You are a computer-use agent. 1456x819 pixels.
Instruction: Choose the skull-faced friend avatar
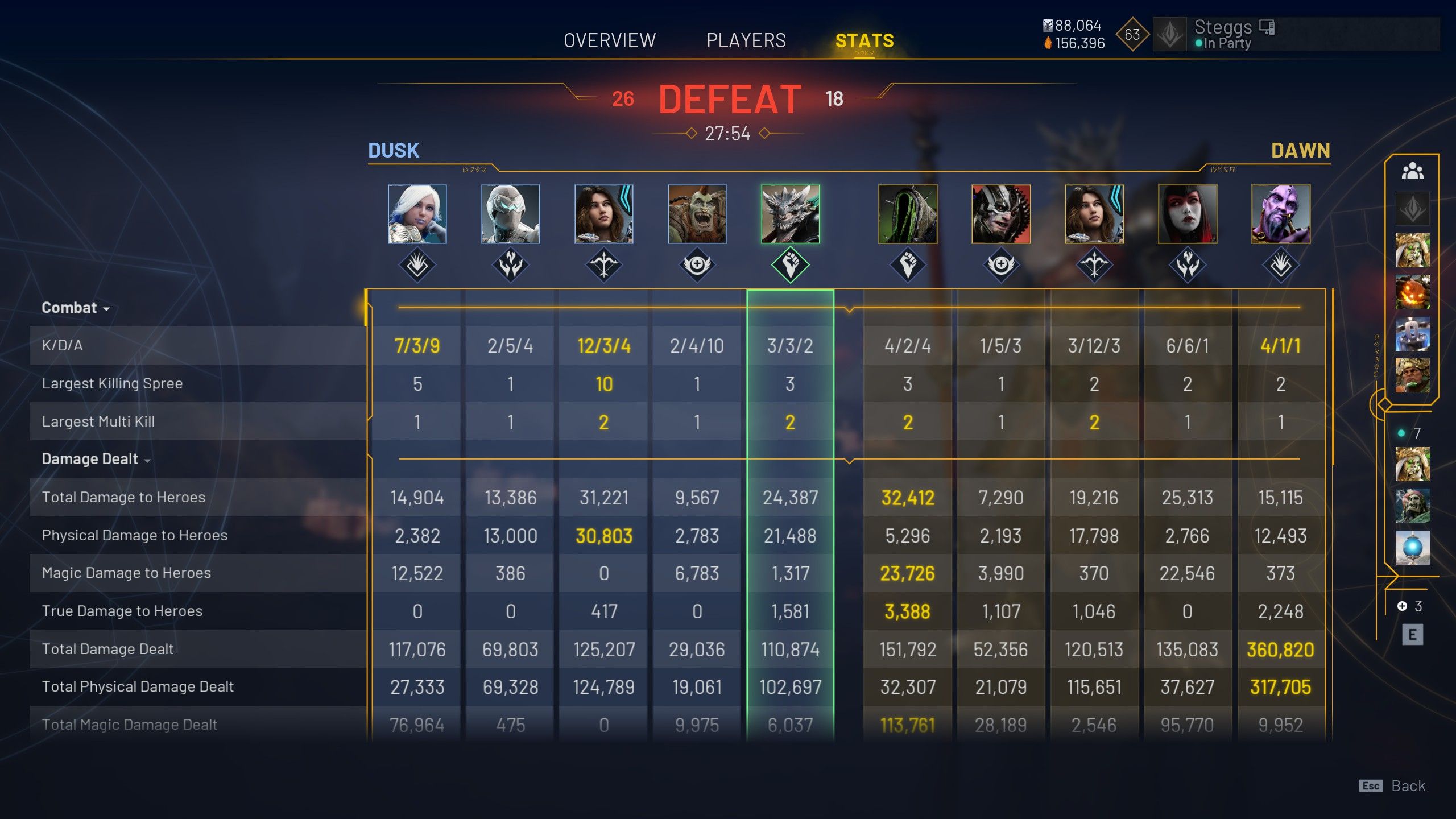click(1412, 506)
